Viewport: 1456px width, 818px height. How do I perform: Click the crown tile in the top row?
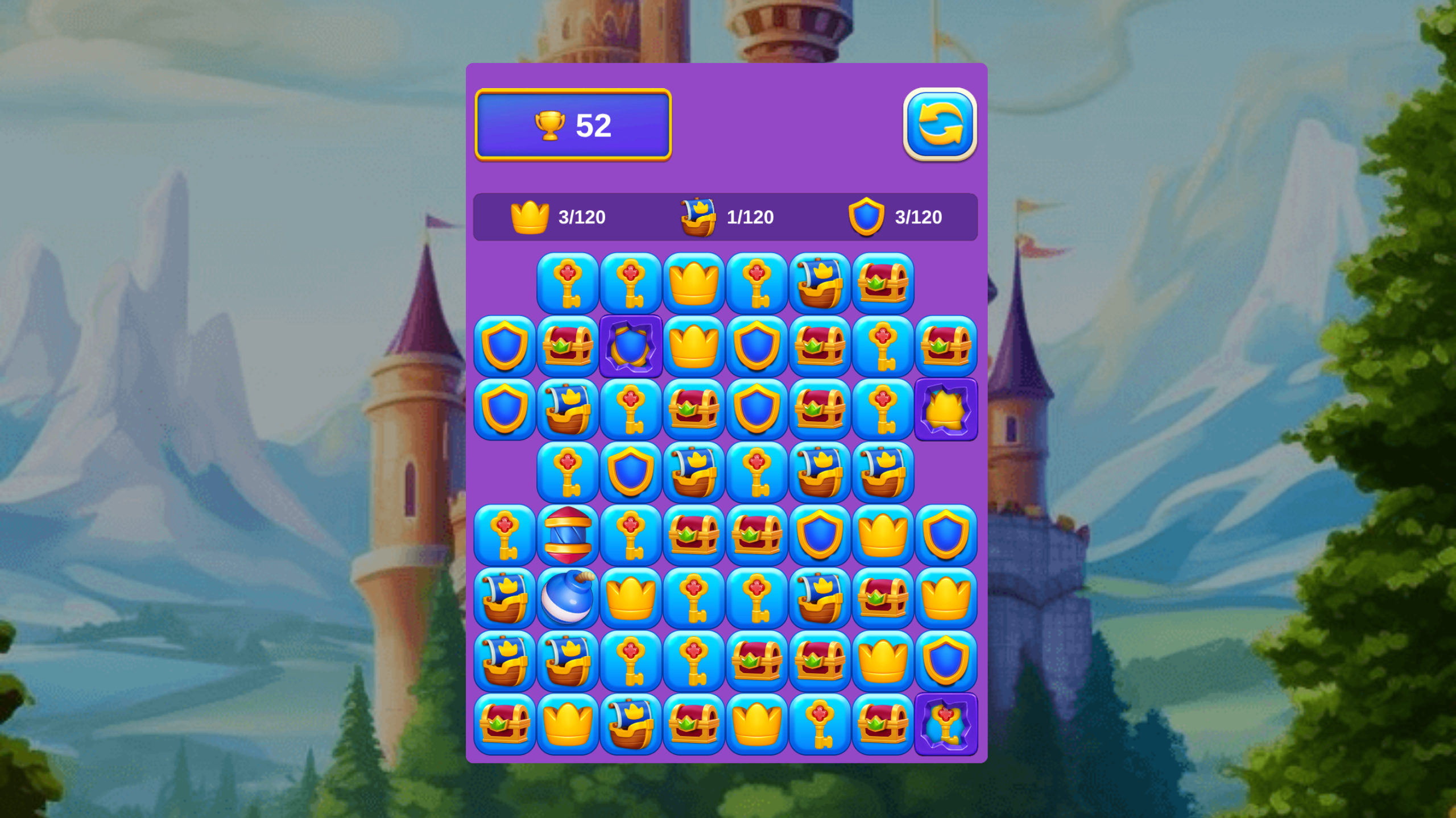[x=694, y=285]
